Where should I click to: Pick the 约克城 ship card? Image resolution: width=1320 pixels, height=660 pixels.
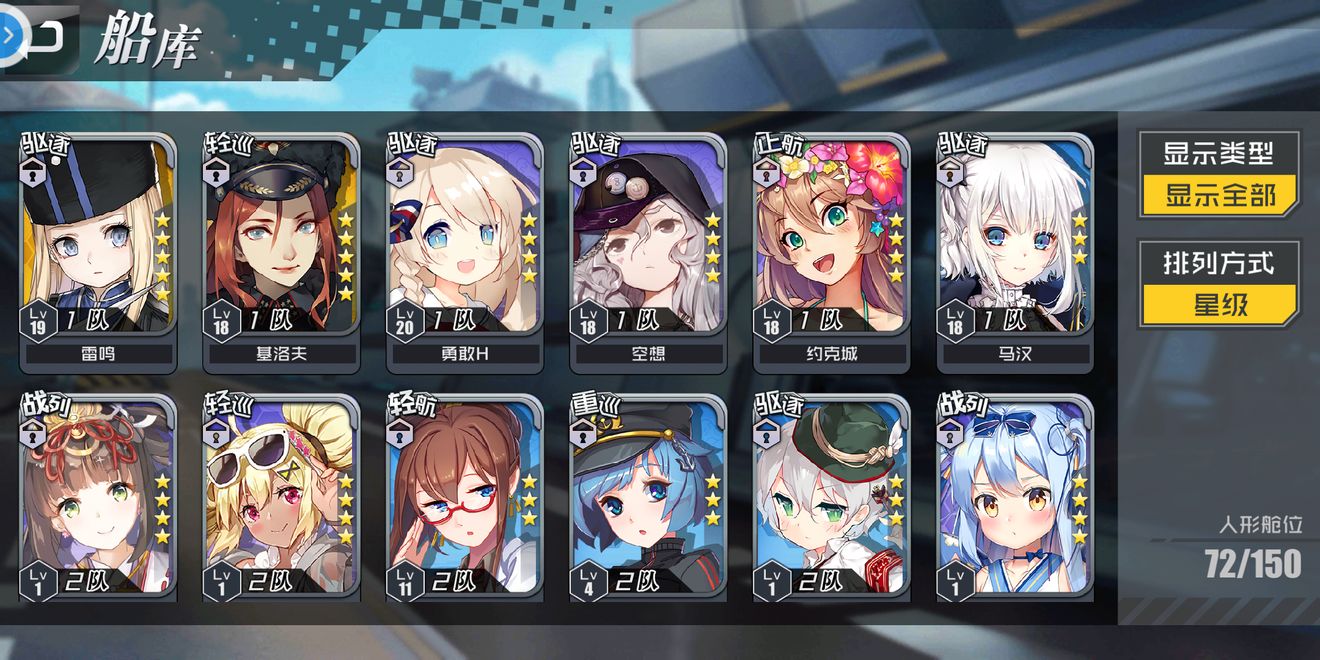831,250
